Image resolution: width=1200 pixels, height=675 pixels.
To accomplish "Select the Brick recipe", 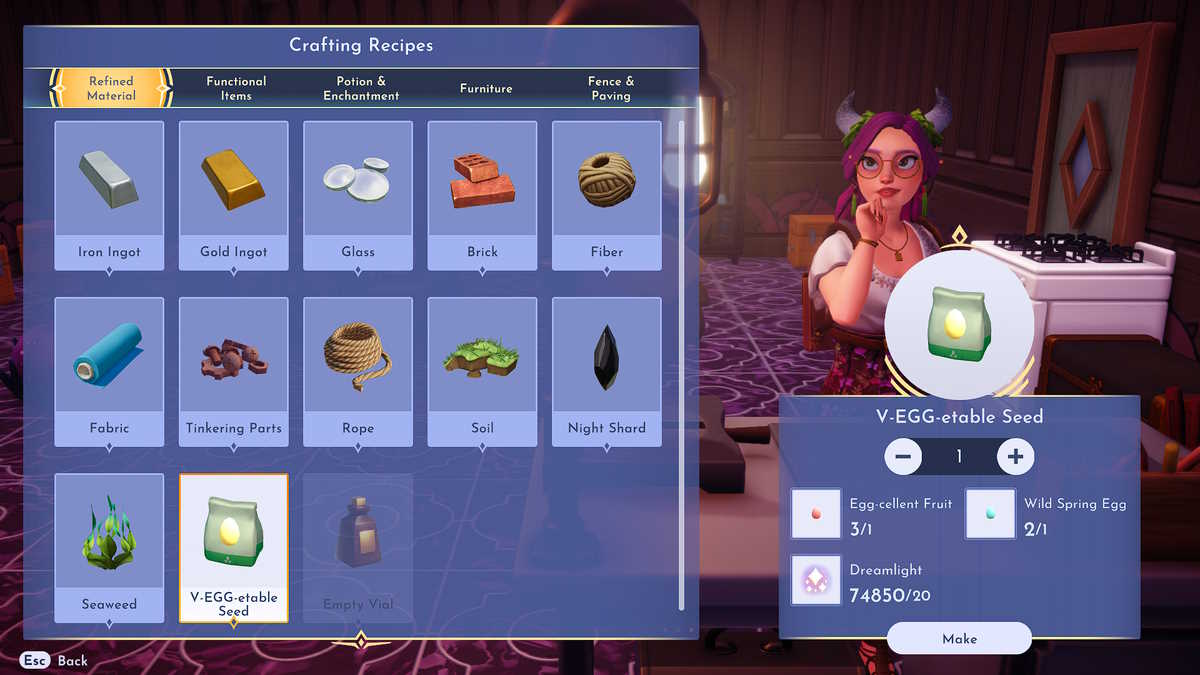I will tap(482, 195).
